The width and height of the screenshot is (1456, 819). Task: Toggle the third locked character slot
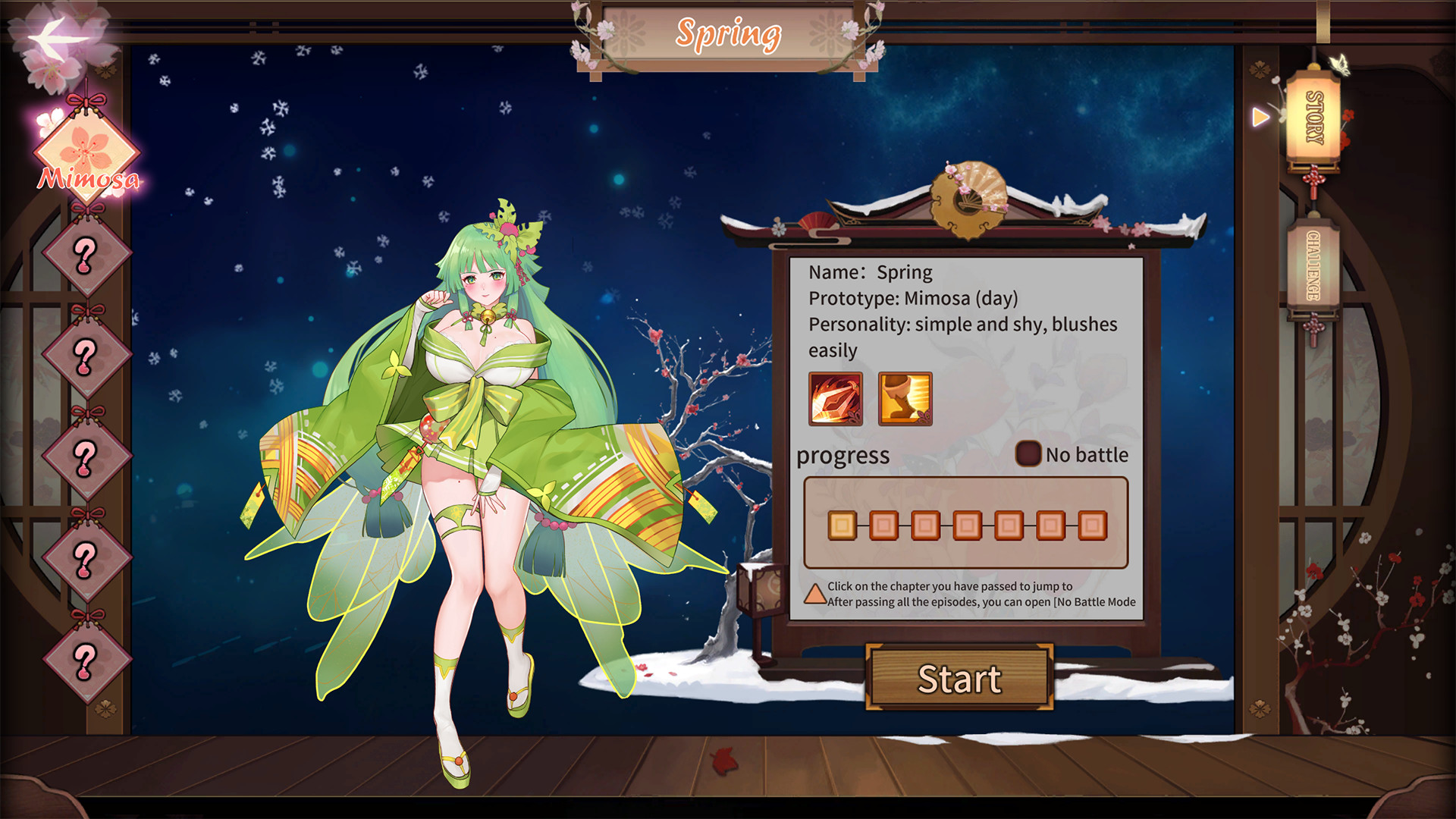[85, 453]
